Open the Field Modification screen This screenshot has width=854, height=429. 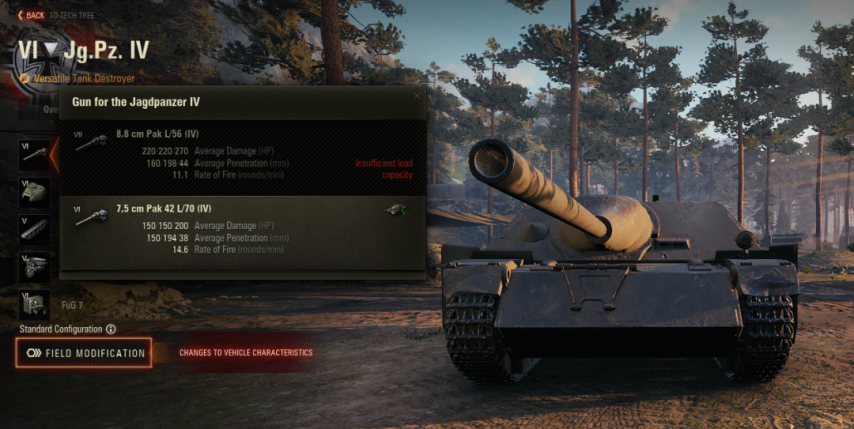point(84,353)
